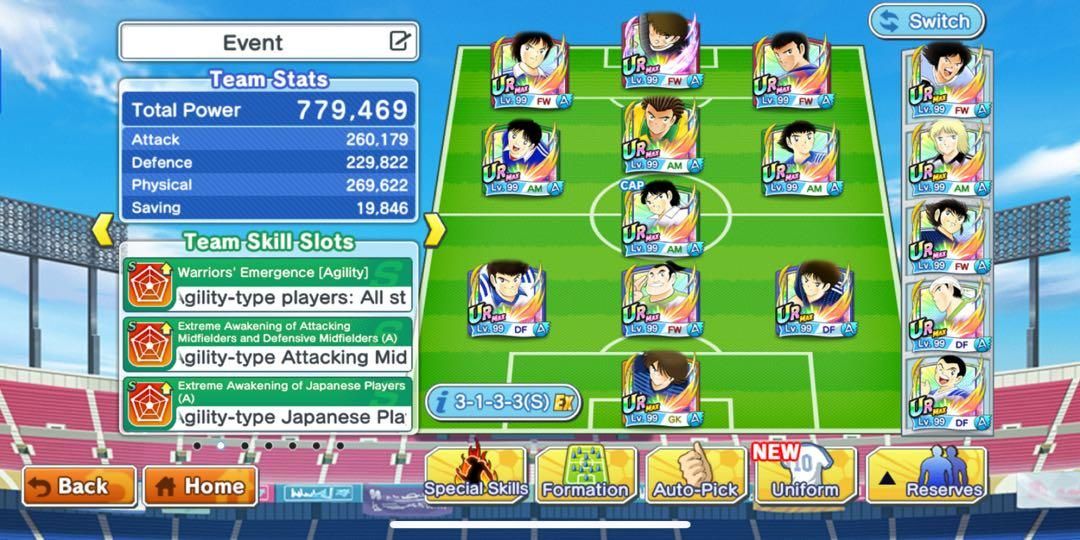Image resolution: width=1080 pixels, height=540 pixels.
Task: Select the Extreme Awakening of Japanese Players slot
Action: 269,404
